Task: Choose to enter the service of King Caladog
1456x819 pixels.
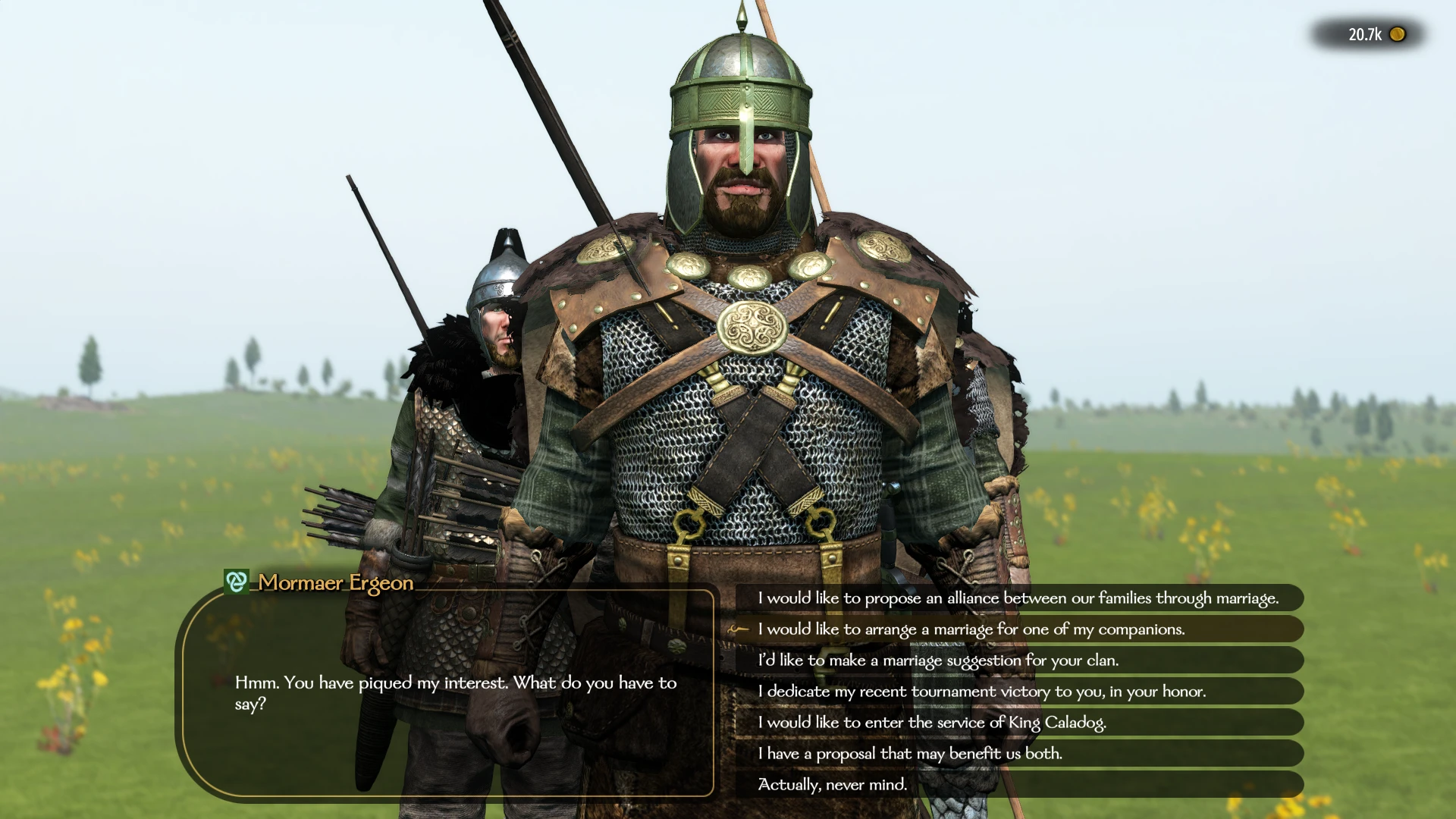Action: (x=933, y=723)
